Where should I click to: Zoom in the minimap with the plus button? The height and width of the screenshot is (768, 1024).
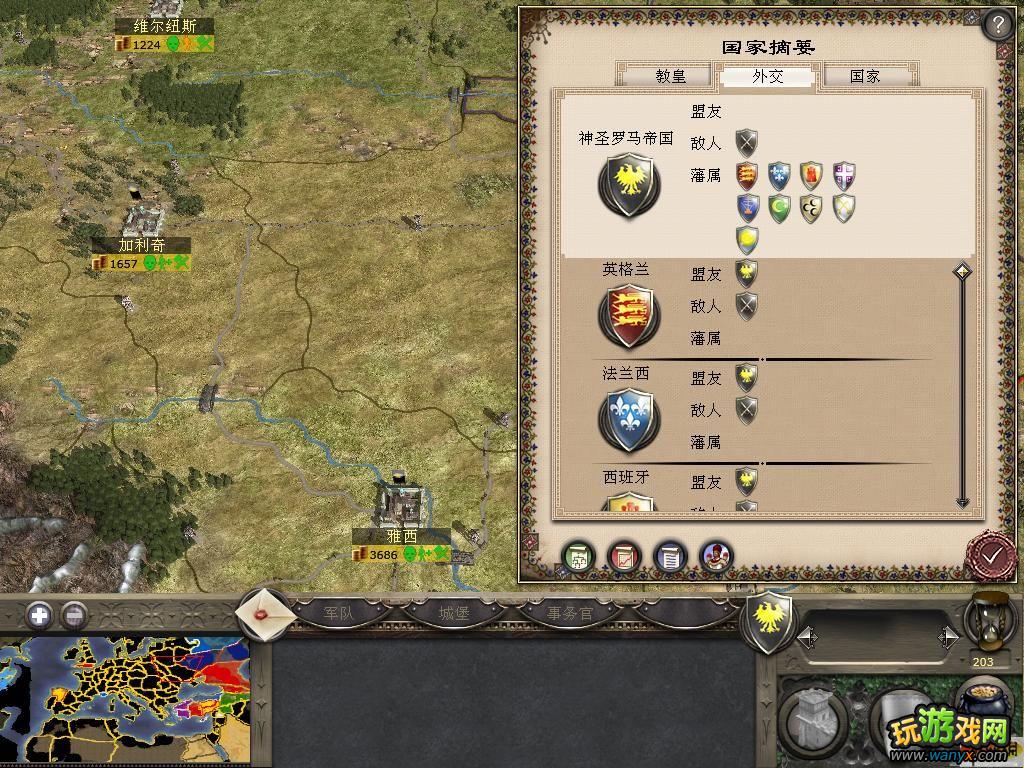(39, 615)
